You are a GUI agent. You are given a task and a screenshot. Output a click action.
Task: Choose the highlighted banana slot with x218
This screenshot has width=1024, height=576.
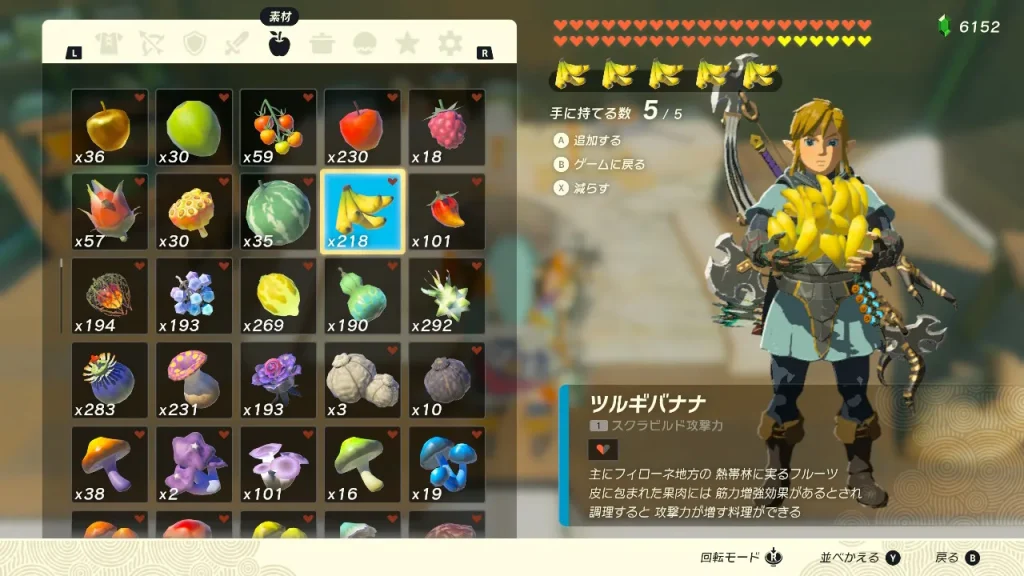coord(362,211)
